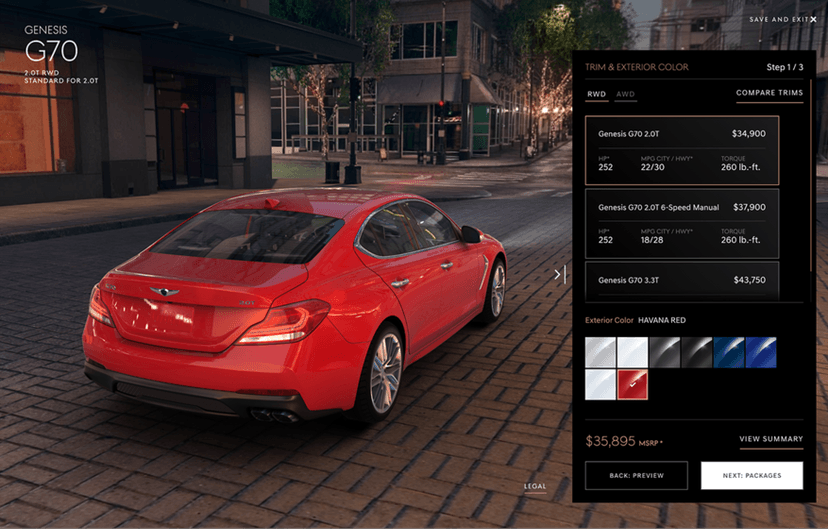Choose the dark navy blue exterior color
Image resolution: width=828 pixels, height=529 pixels.
coord(728,352)
